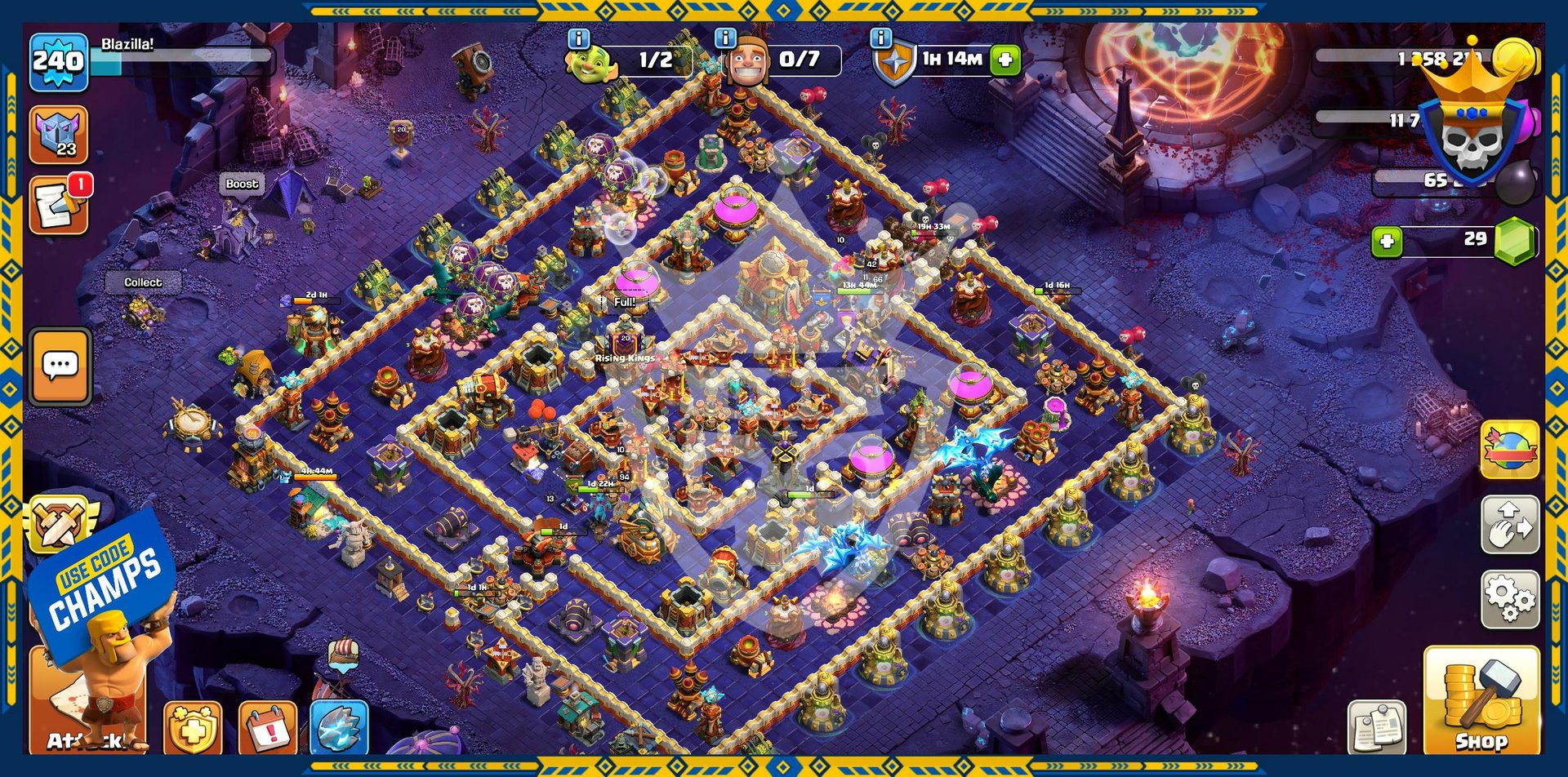Open the news scroll with red notification
This screenshot has height=777, width=1568.
(x=59, y=206)
